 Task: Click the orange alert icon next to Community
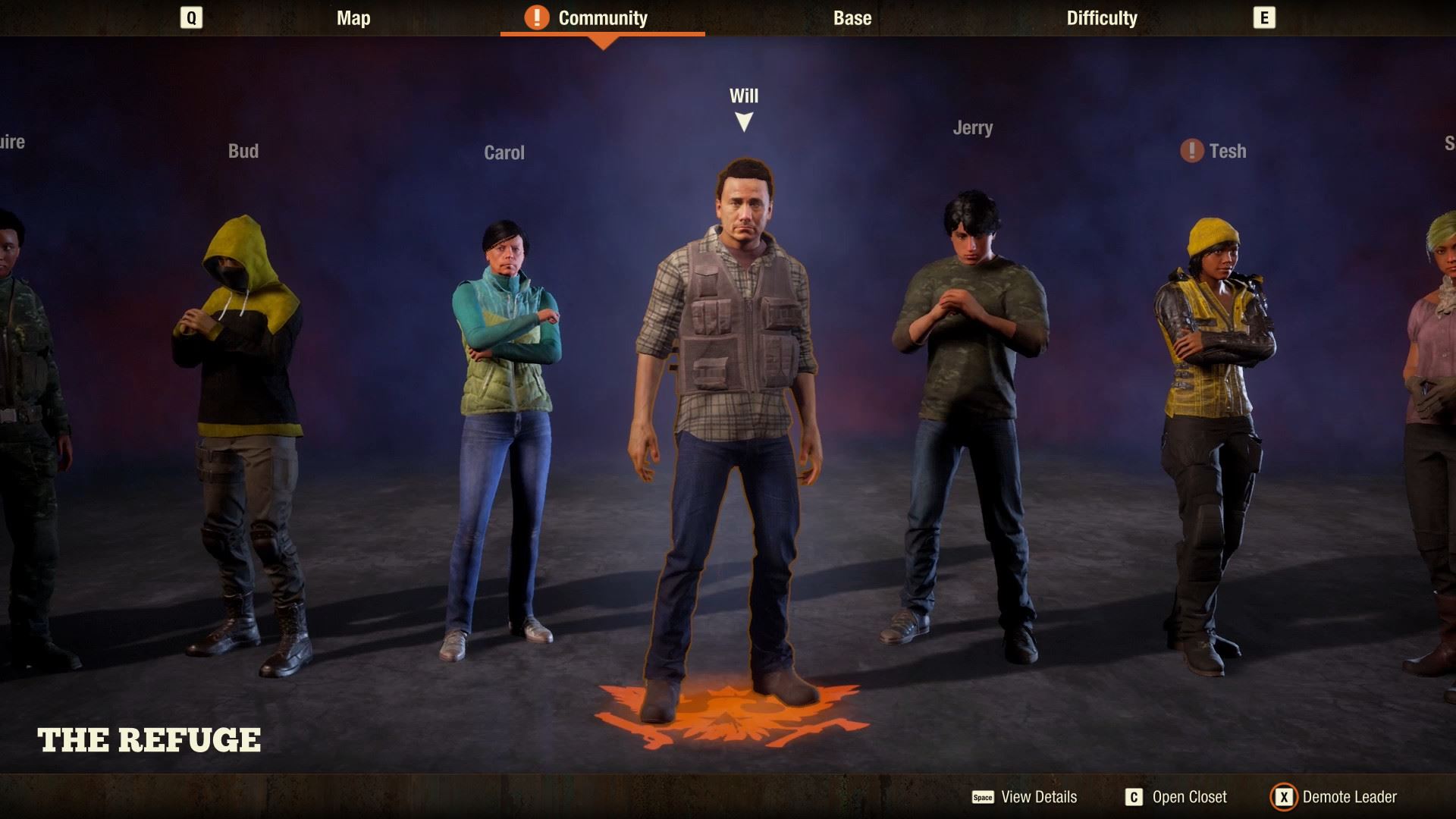[535, 17]
